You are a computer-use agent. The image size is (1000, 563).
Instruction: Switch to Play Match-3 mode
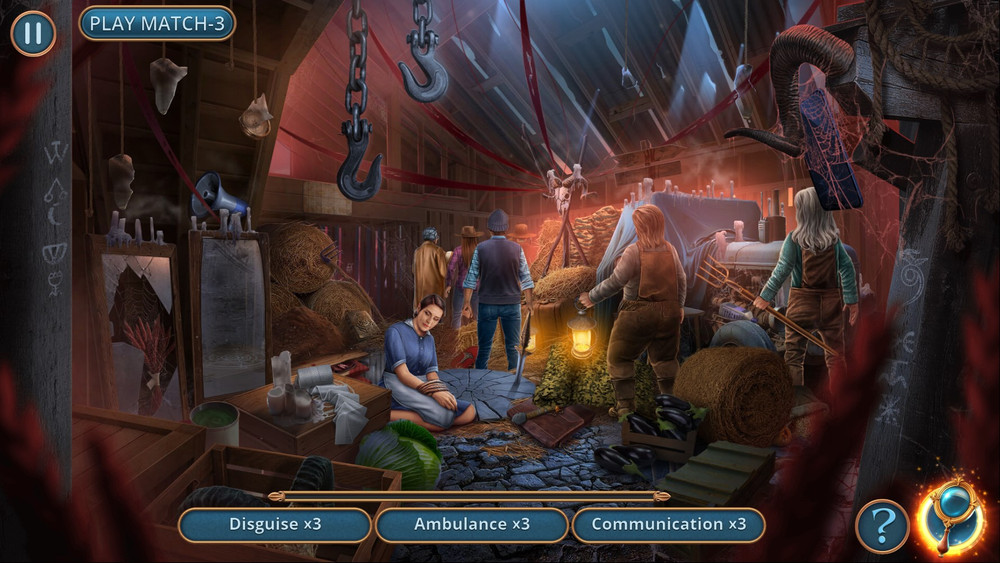157,23
